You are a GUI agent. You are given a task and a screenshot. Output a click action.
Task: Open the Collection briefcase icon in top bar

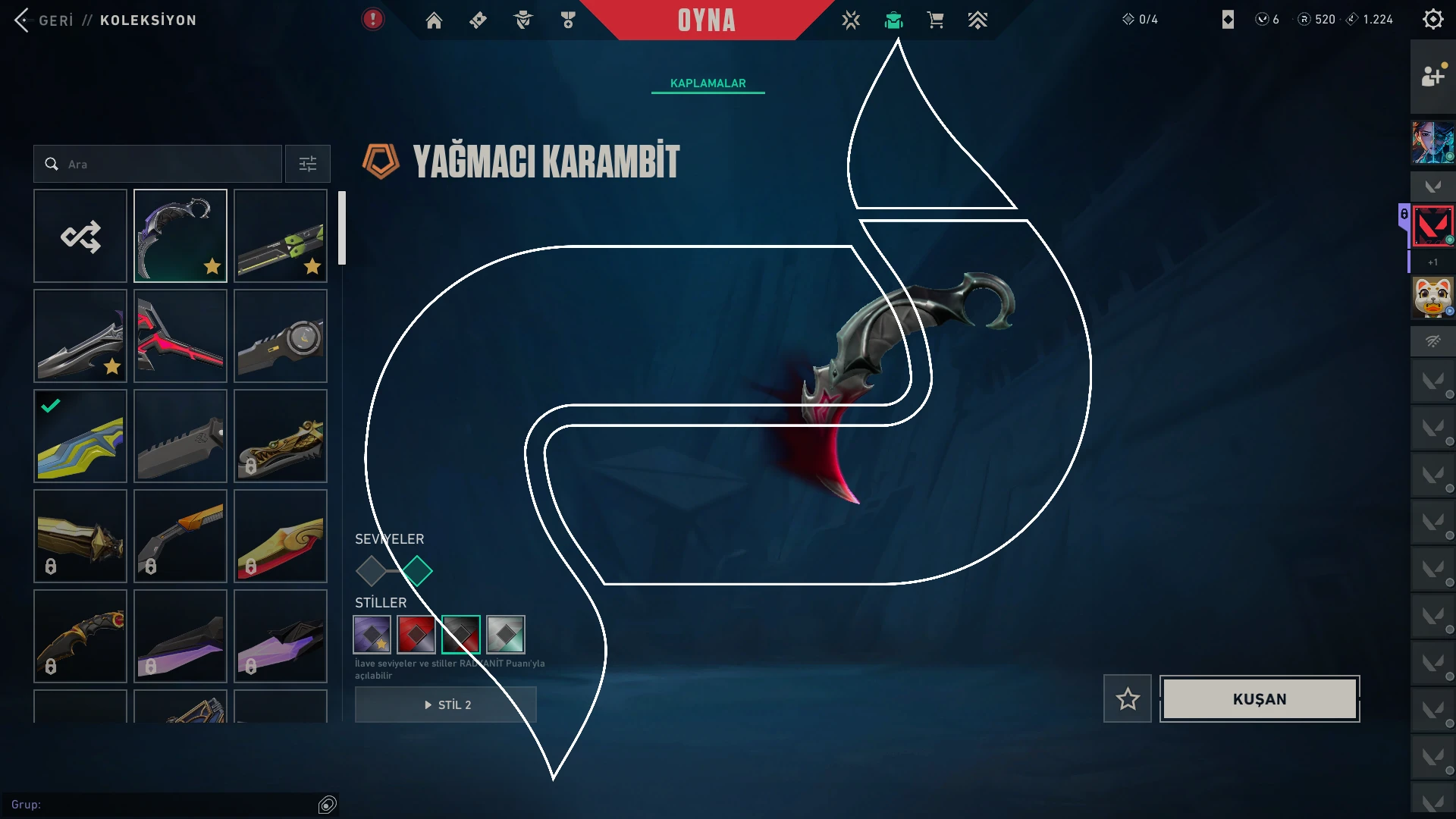(895, 20)
